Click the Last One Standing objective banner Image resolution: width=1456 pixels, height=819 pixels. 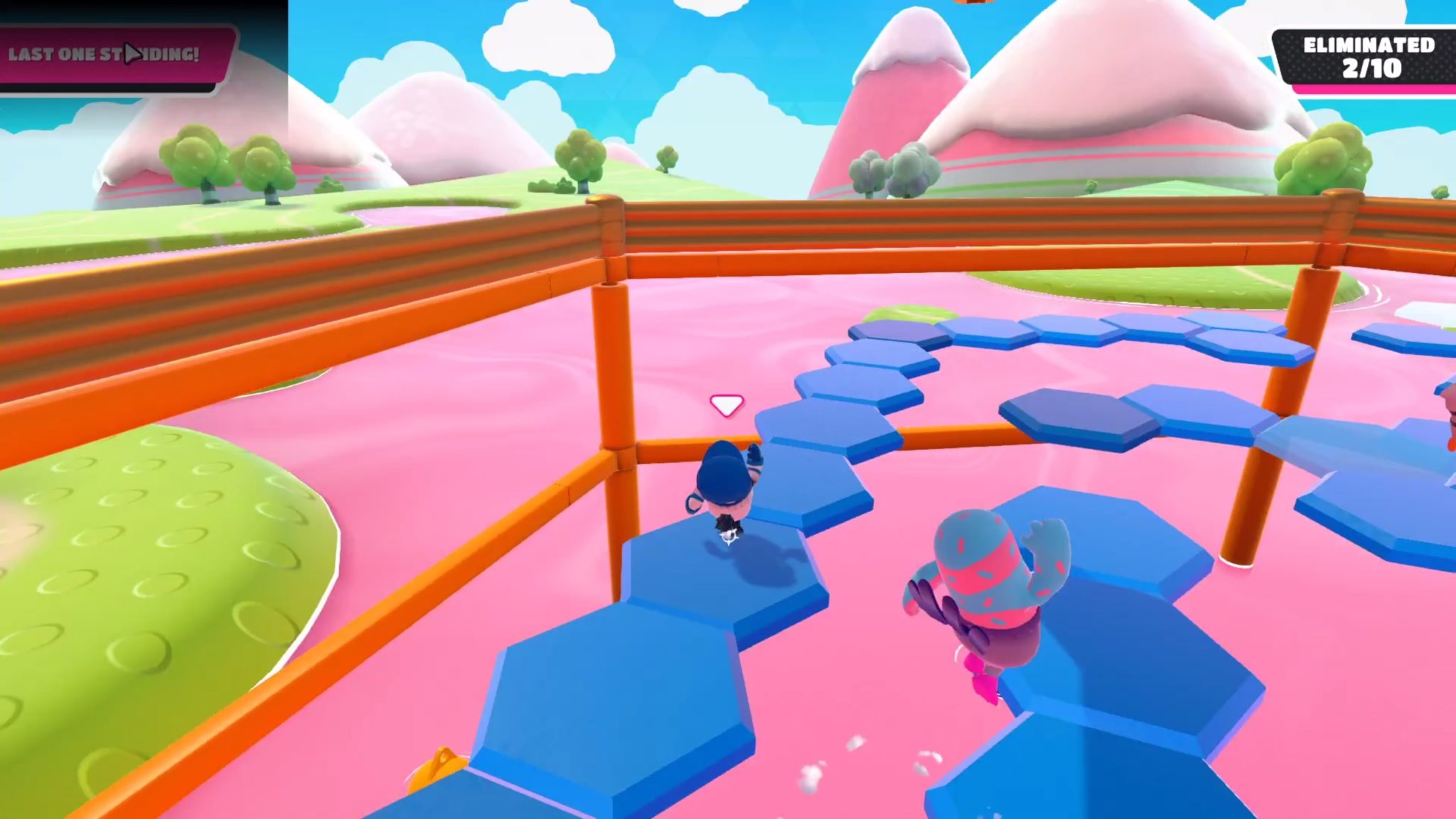click(114, 55)
